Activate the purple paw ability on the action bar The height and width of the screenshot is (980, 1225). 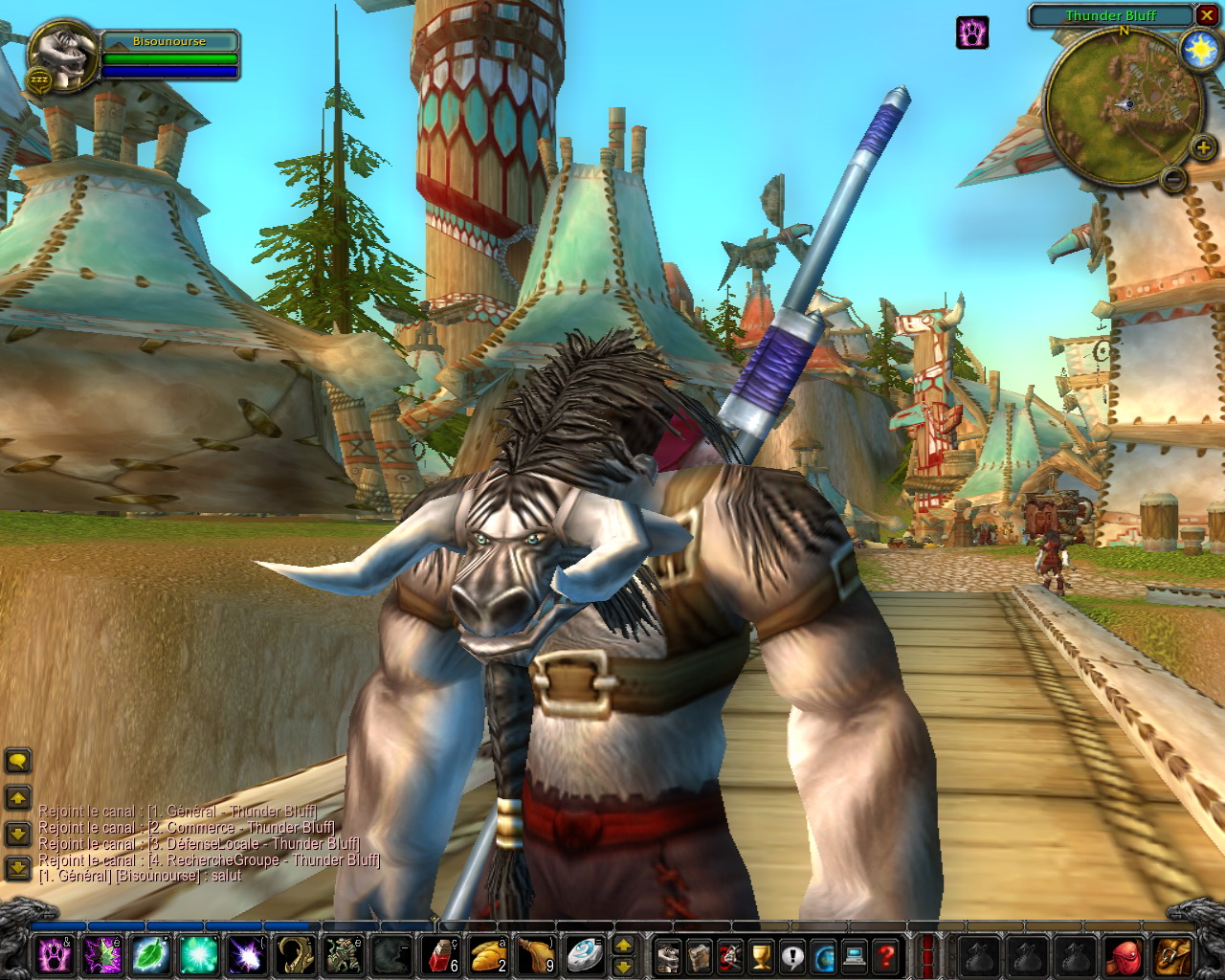click(55, 955)
